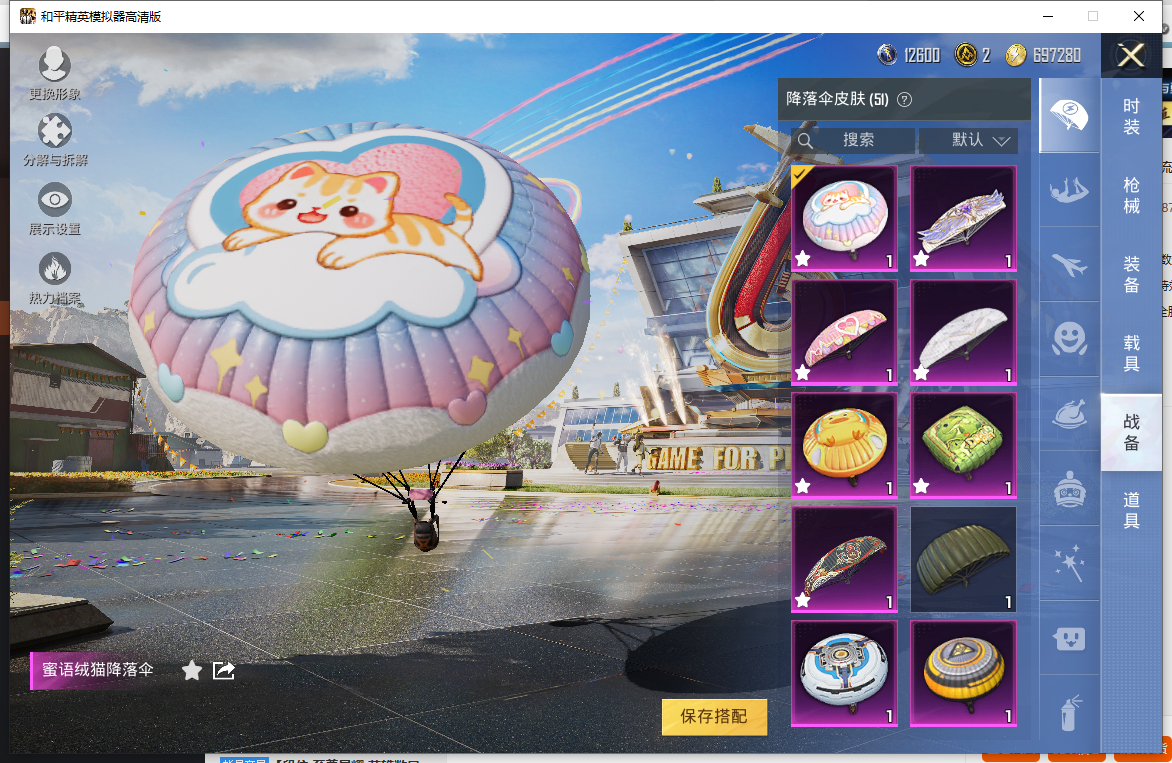Open the 分解与拆解 puzzle icon
Image resolution: width=1172 pixels, height=763 pixels.
click(54, 138)
